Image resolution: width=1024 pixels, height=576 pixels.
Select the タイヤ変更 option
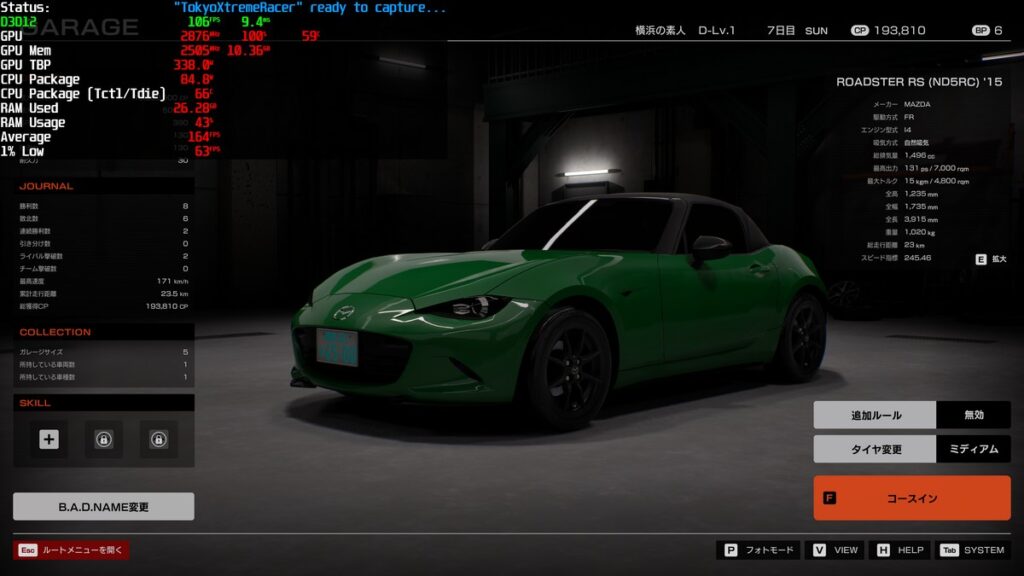point(875,449)
